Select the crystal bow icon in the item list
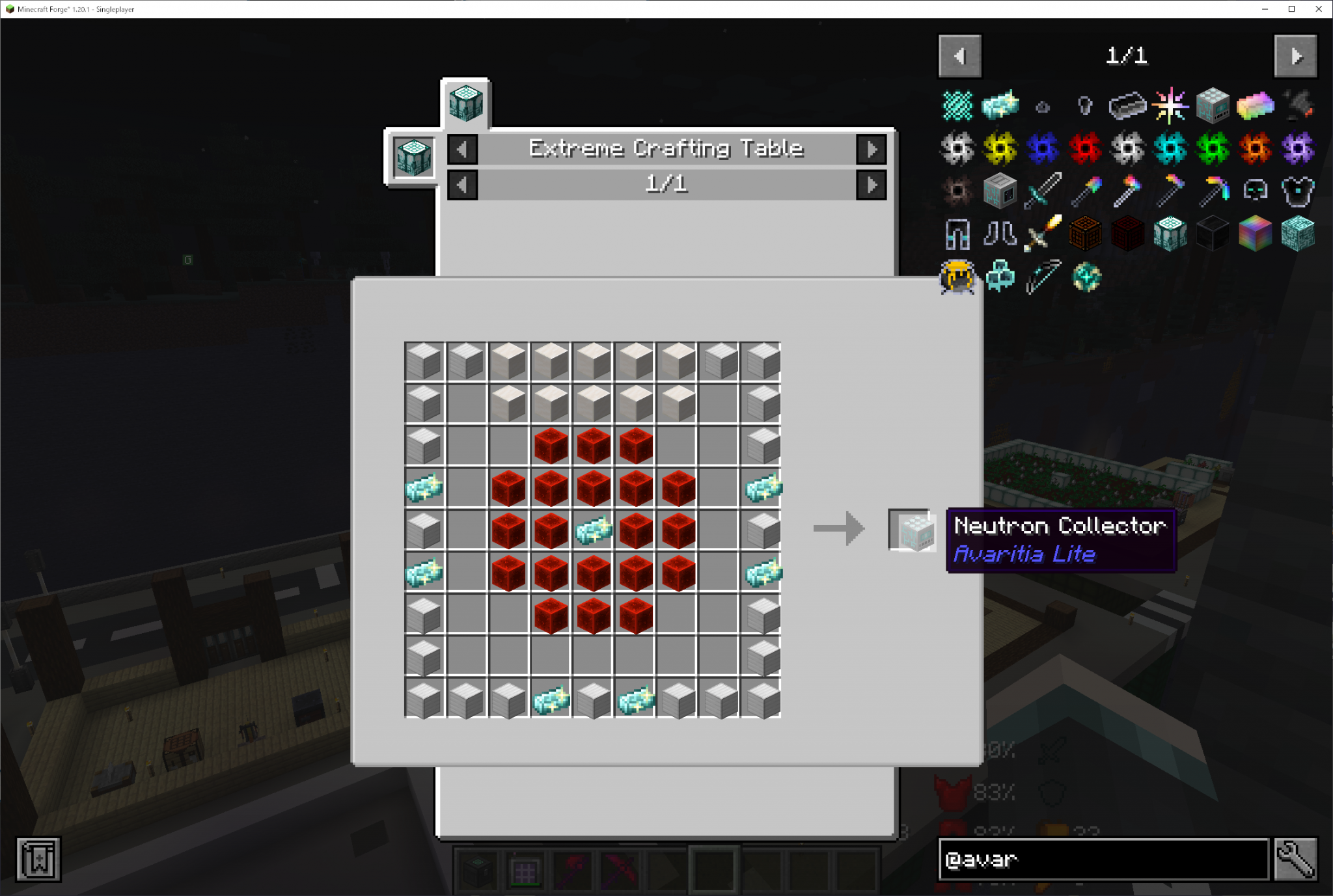Viewport: 1333px width, 896px height. coord(1043,276)
